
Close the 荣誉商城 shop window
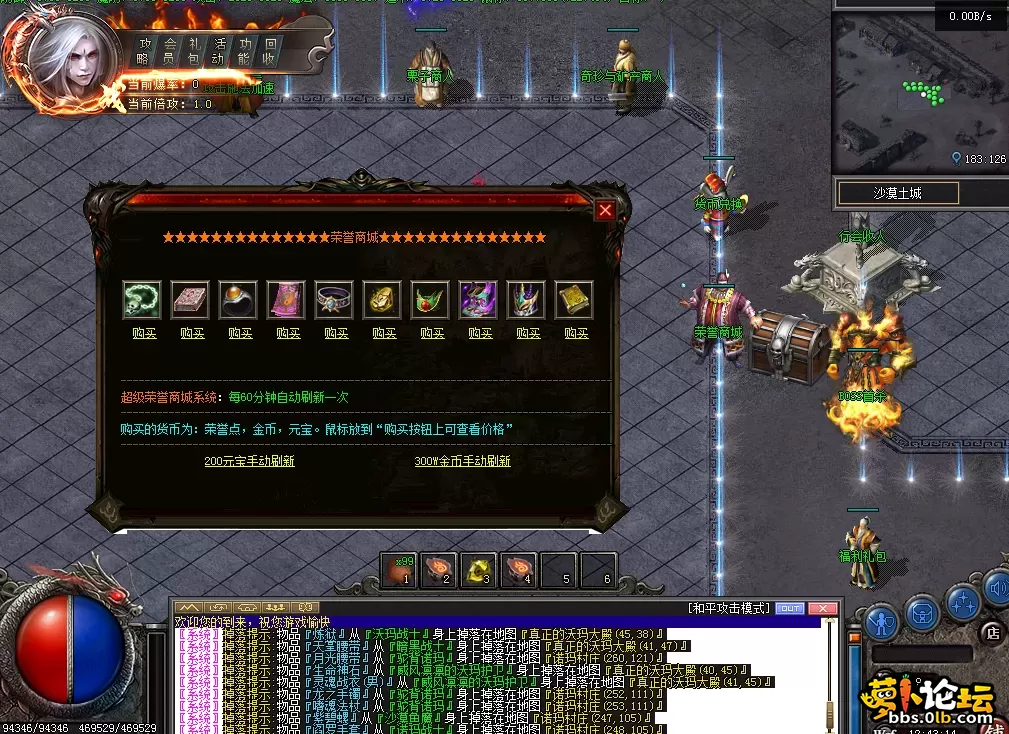(x=605, y=210)
